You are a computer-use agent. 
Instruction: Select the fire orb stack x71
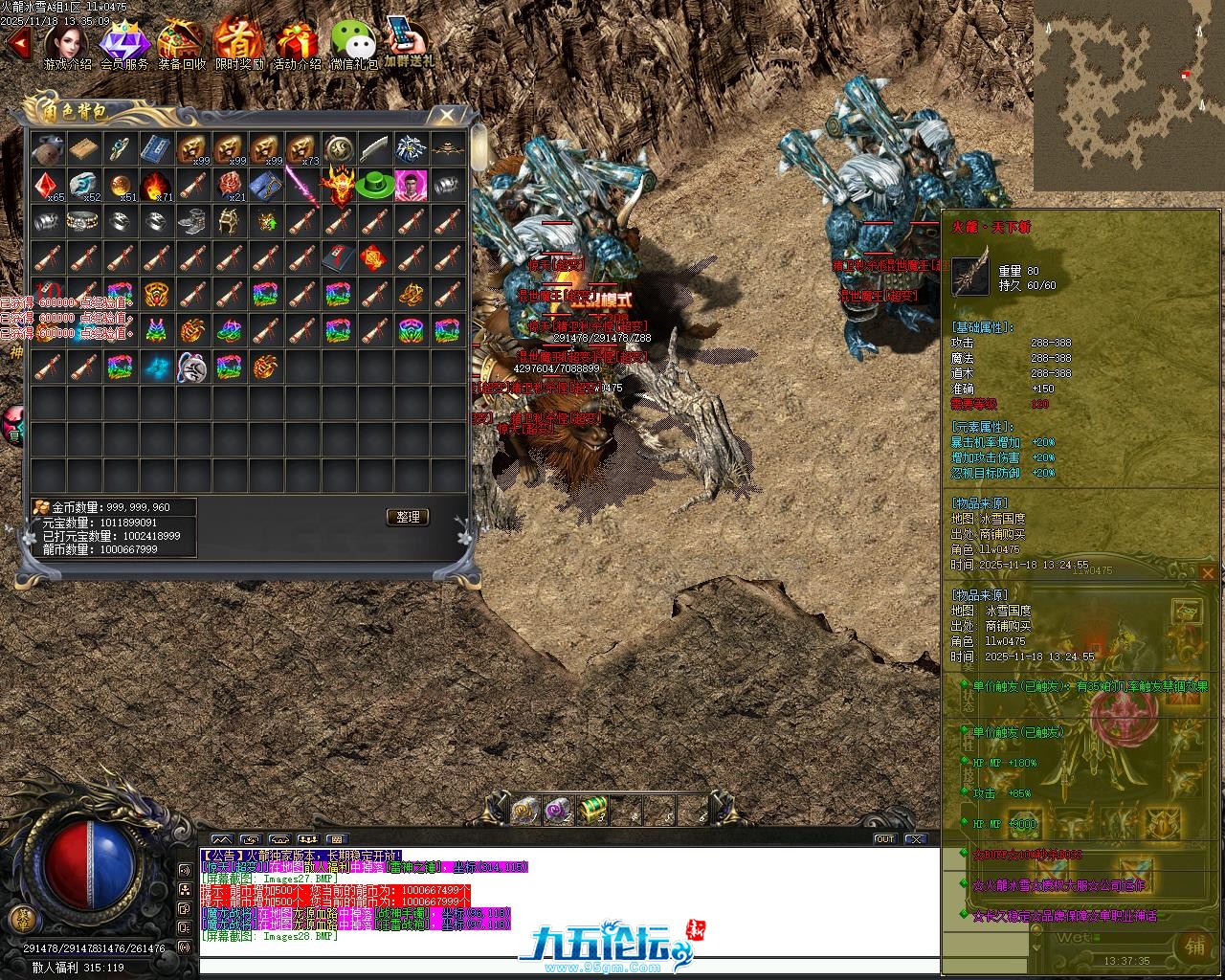coord(155,186)
